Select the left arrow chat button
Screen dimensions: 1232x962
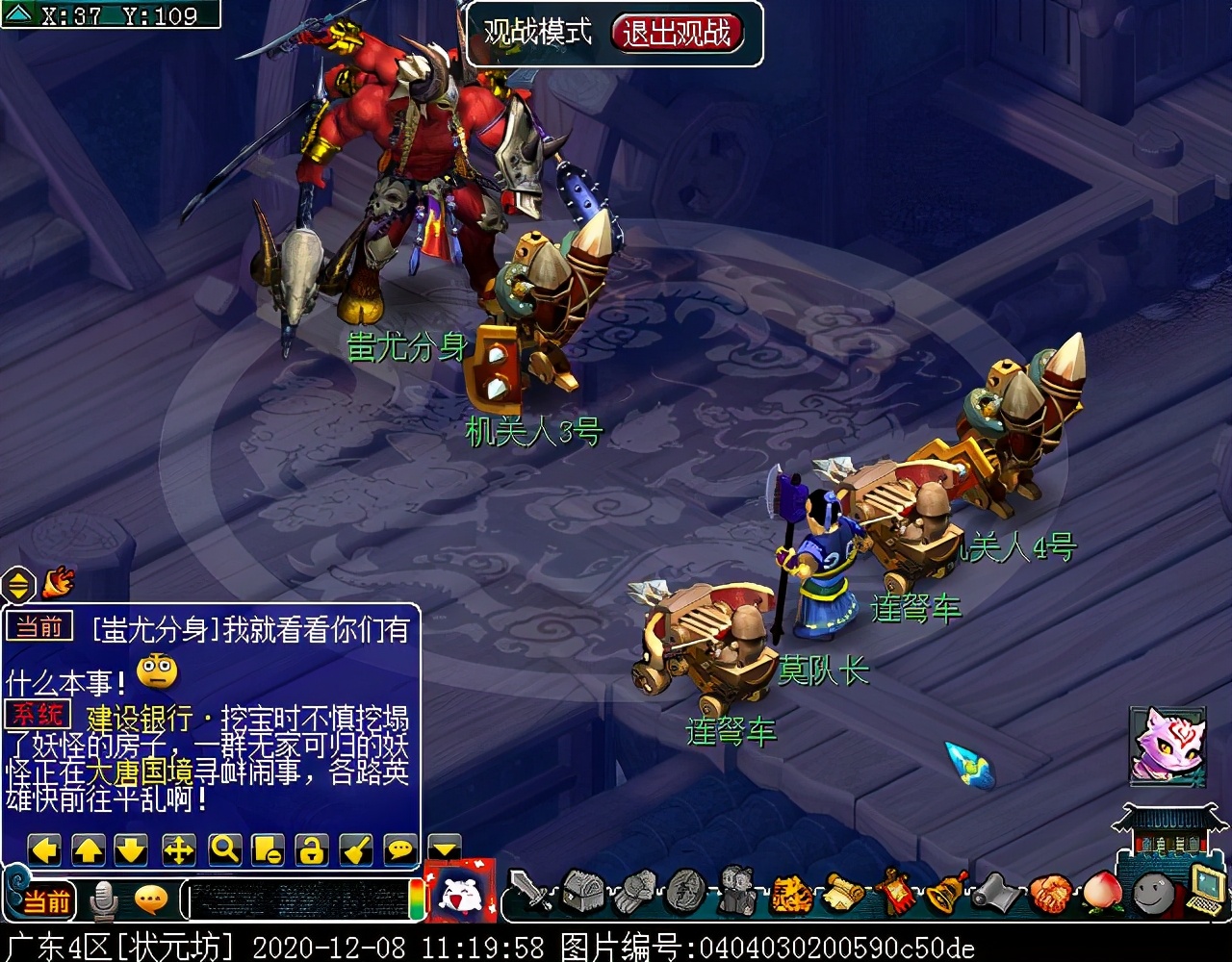44,849
